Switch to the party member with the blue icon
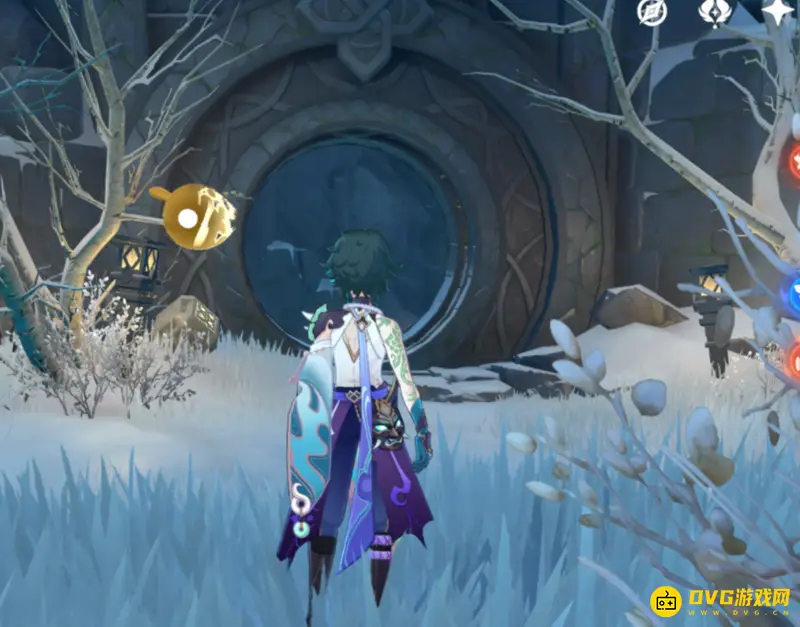Image resolution: width=800 pixels, height=627 pixels. click(795, 296)
